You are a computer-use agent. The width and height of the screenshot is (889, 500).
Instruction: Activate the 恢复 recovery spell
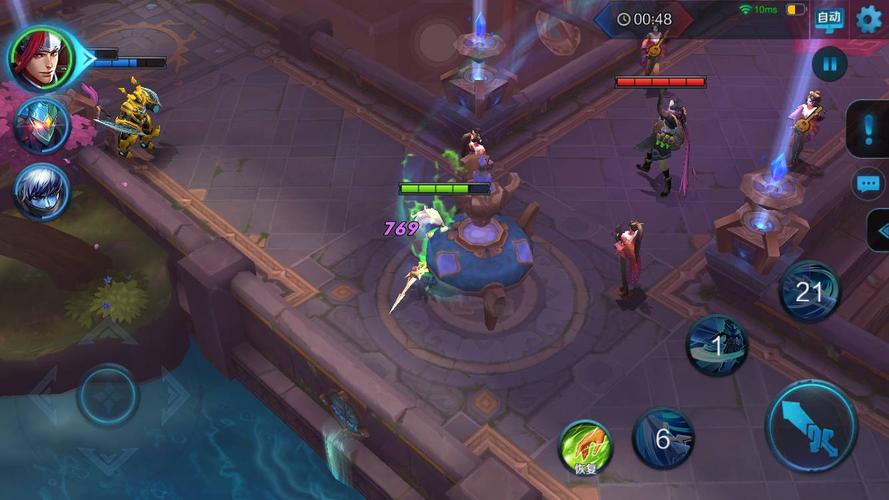click(x=585, y=447)
